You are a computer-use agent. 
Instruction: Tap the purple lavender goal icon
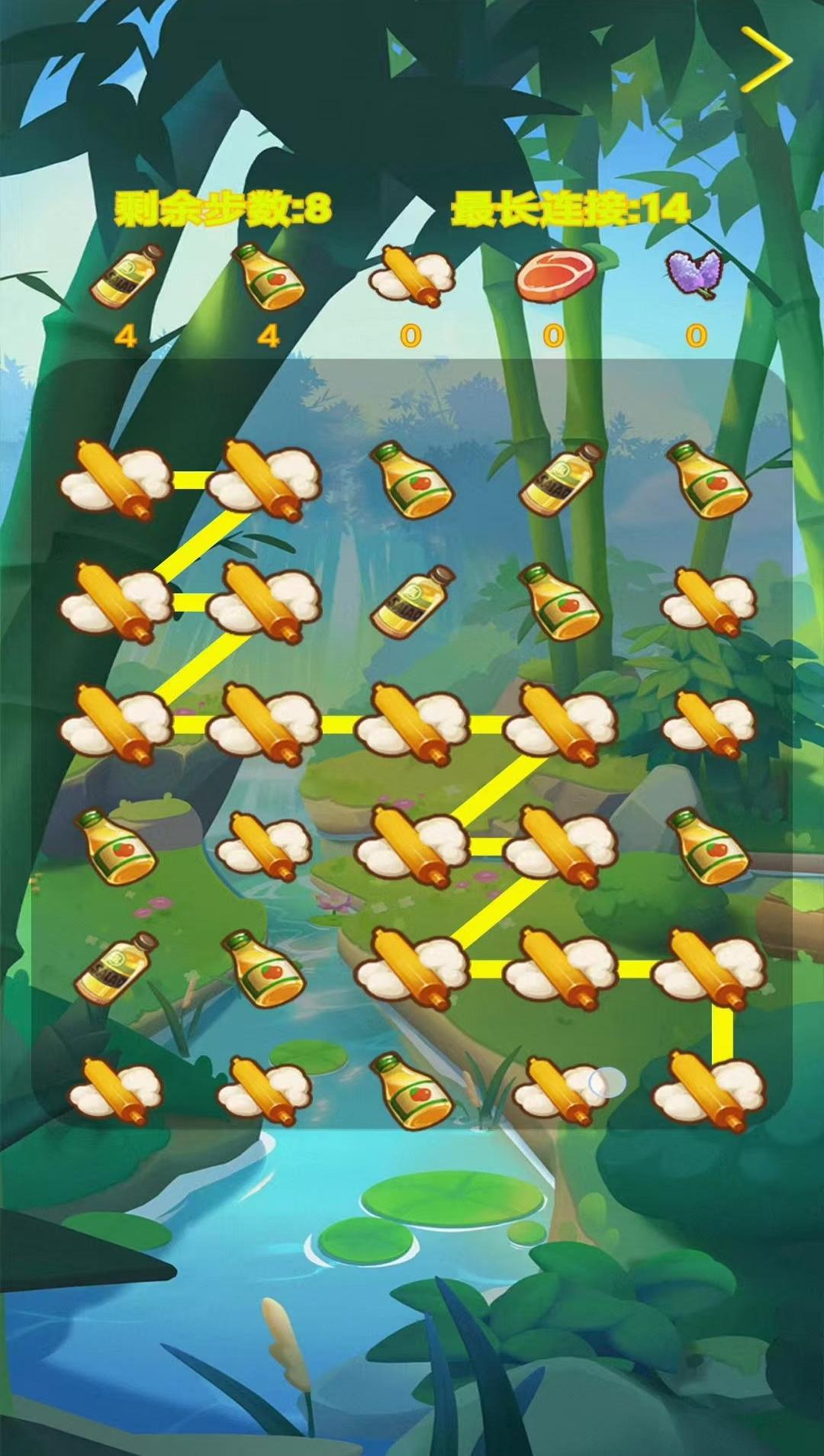point(694,275)
